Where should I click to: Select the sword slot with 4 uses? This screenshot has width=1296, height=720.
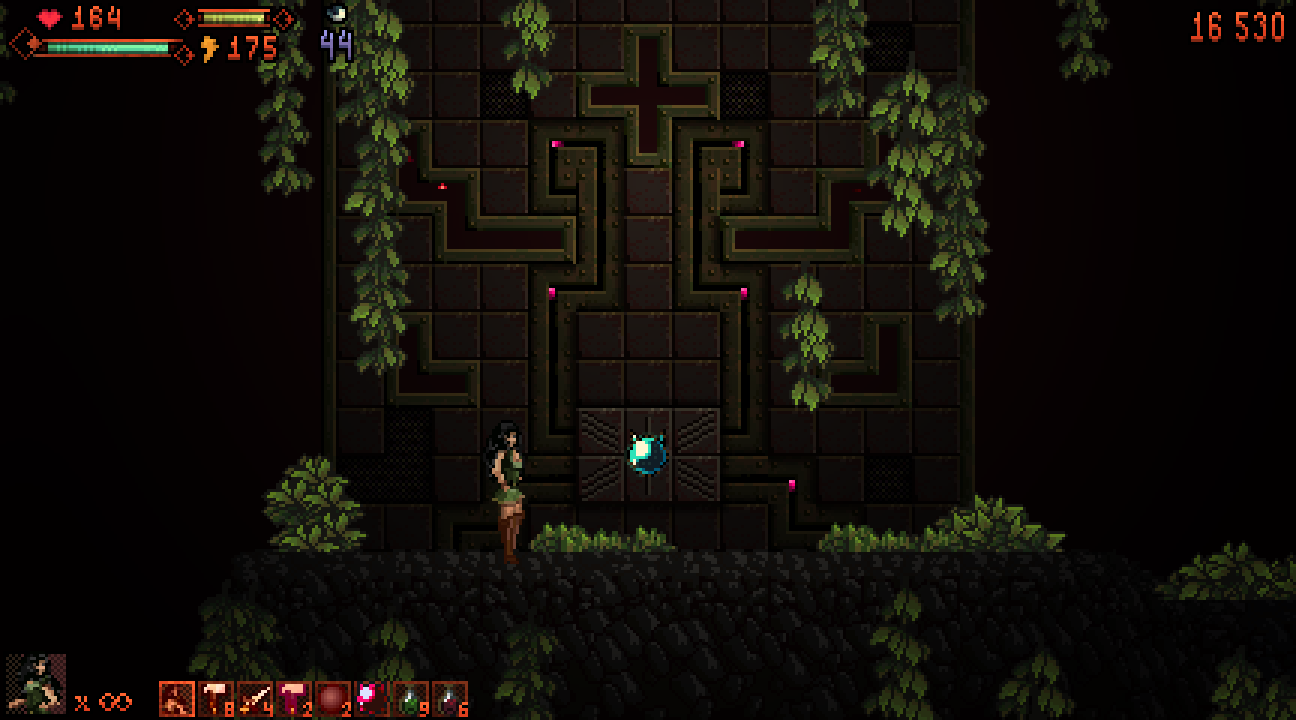point(255,699)
